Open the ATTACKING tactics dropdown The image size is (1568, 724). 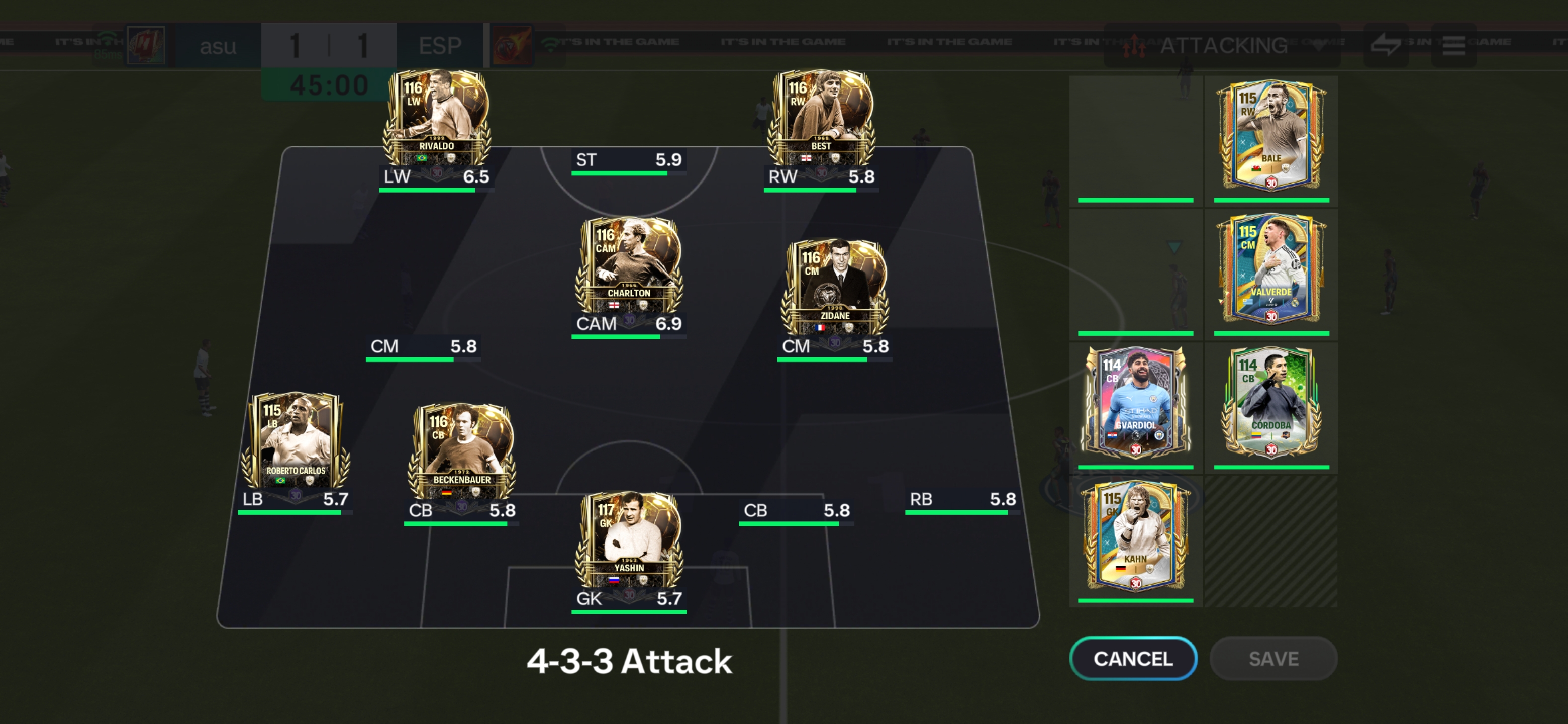pos(1222,46)
